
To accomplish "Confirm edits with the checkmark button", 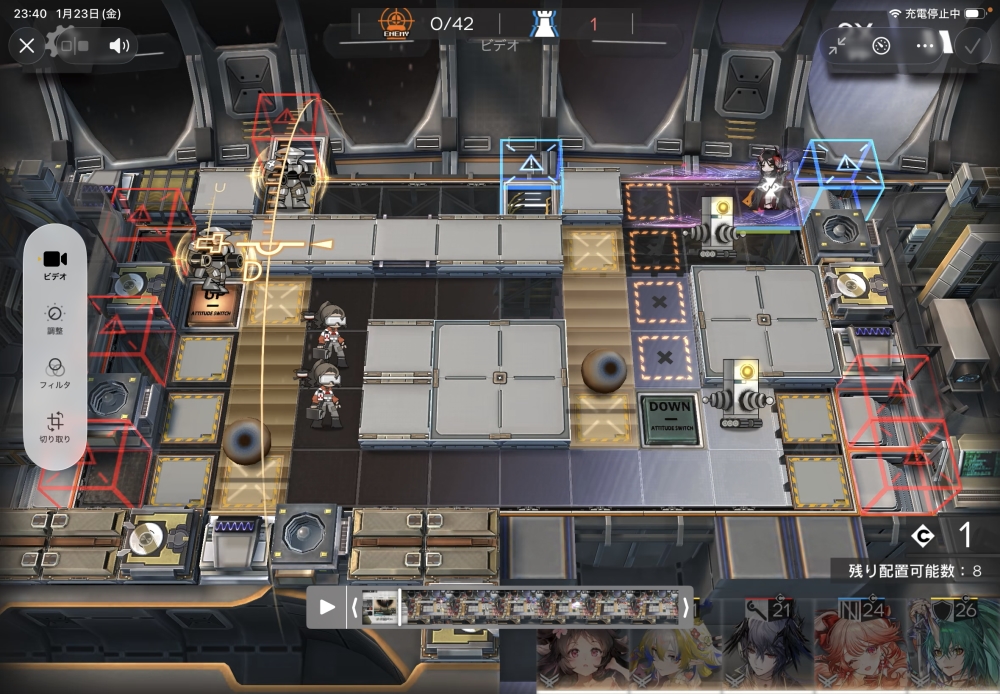I will (x=970, y=45).
